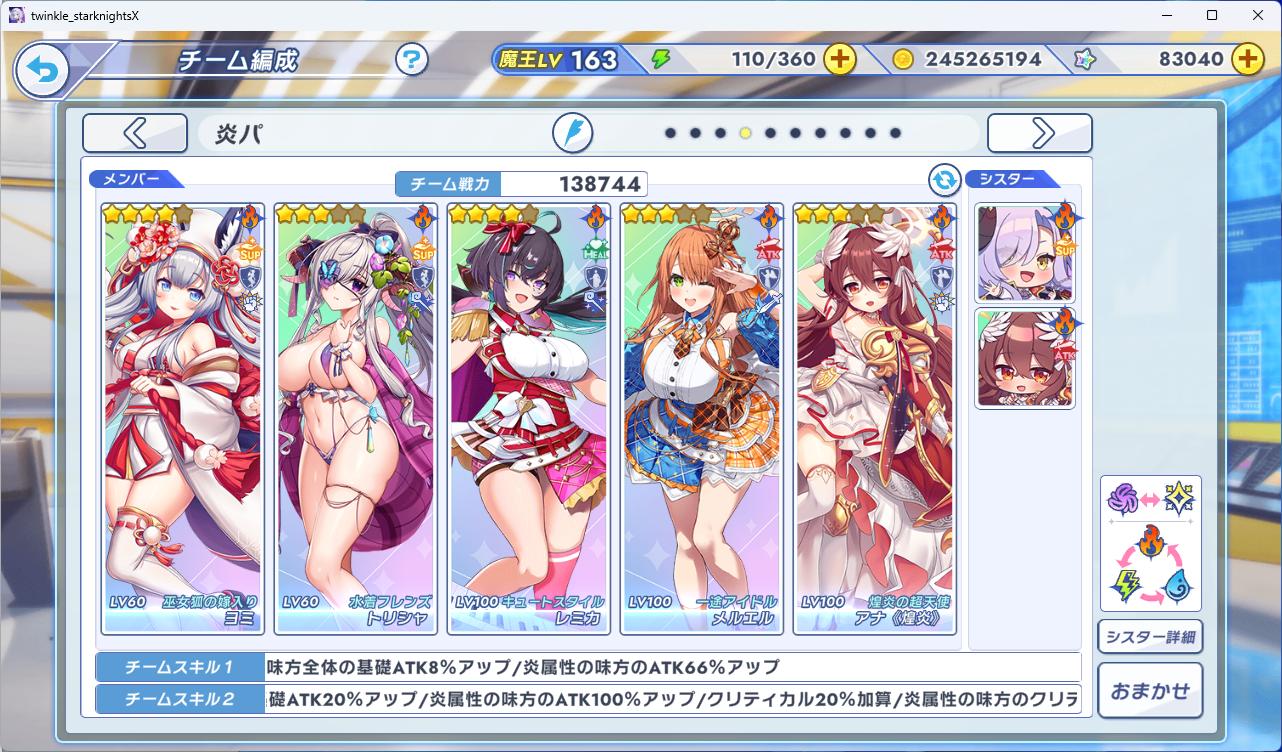Switch to the next team with right arrow
Image resolution: width=1282 pixels, height=752 pixels.
(1040, 133)
